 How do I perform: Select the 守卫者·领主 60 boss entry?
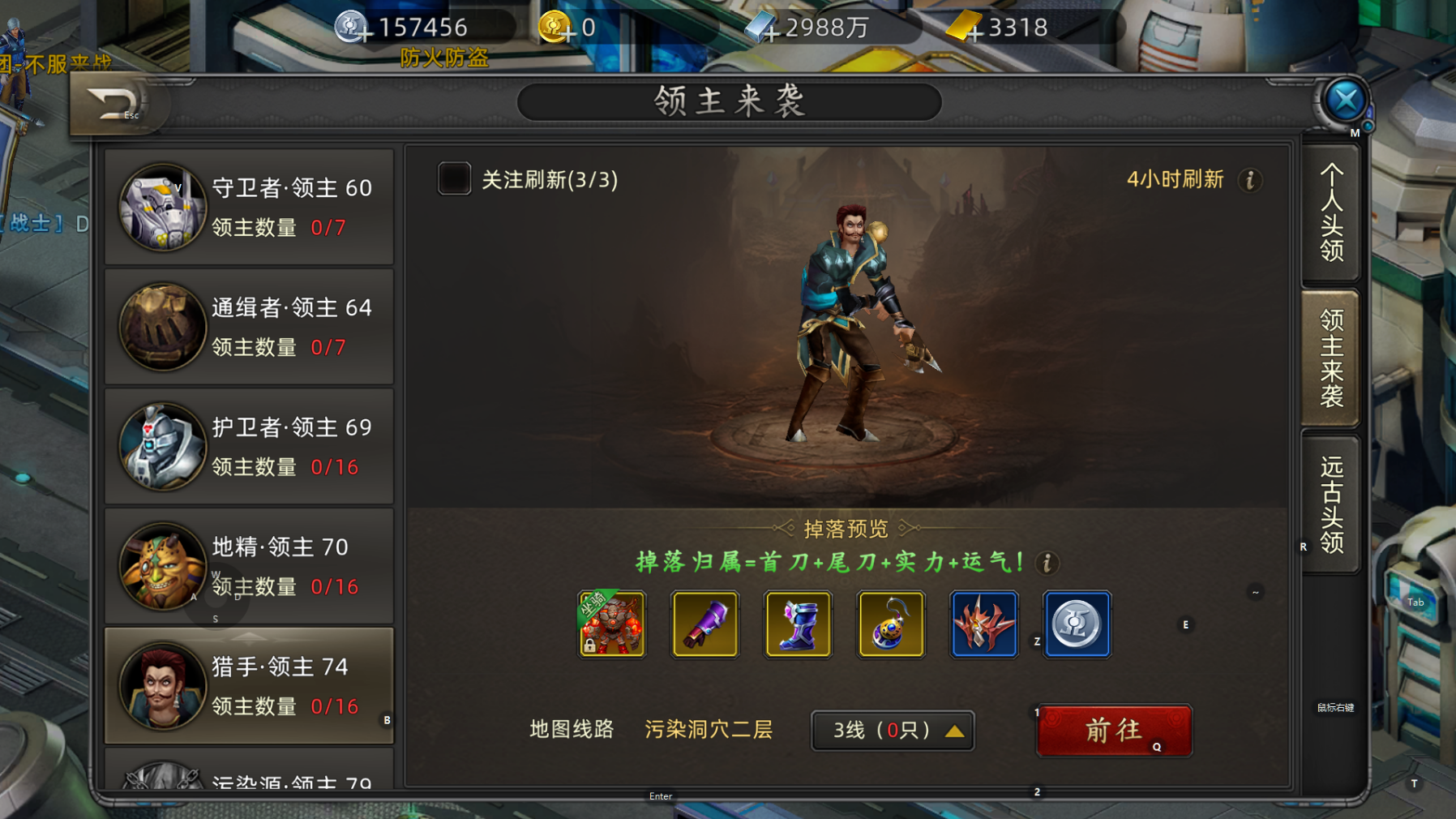[x=248, y=207]
